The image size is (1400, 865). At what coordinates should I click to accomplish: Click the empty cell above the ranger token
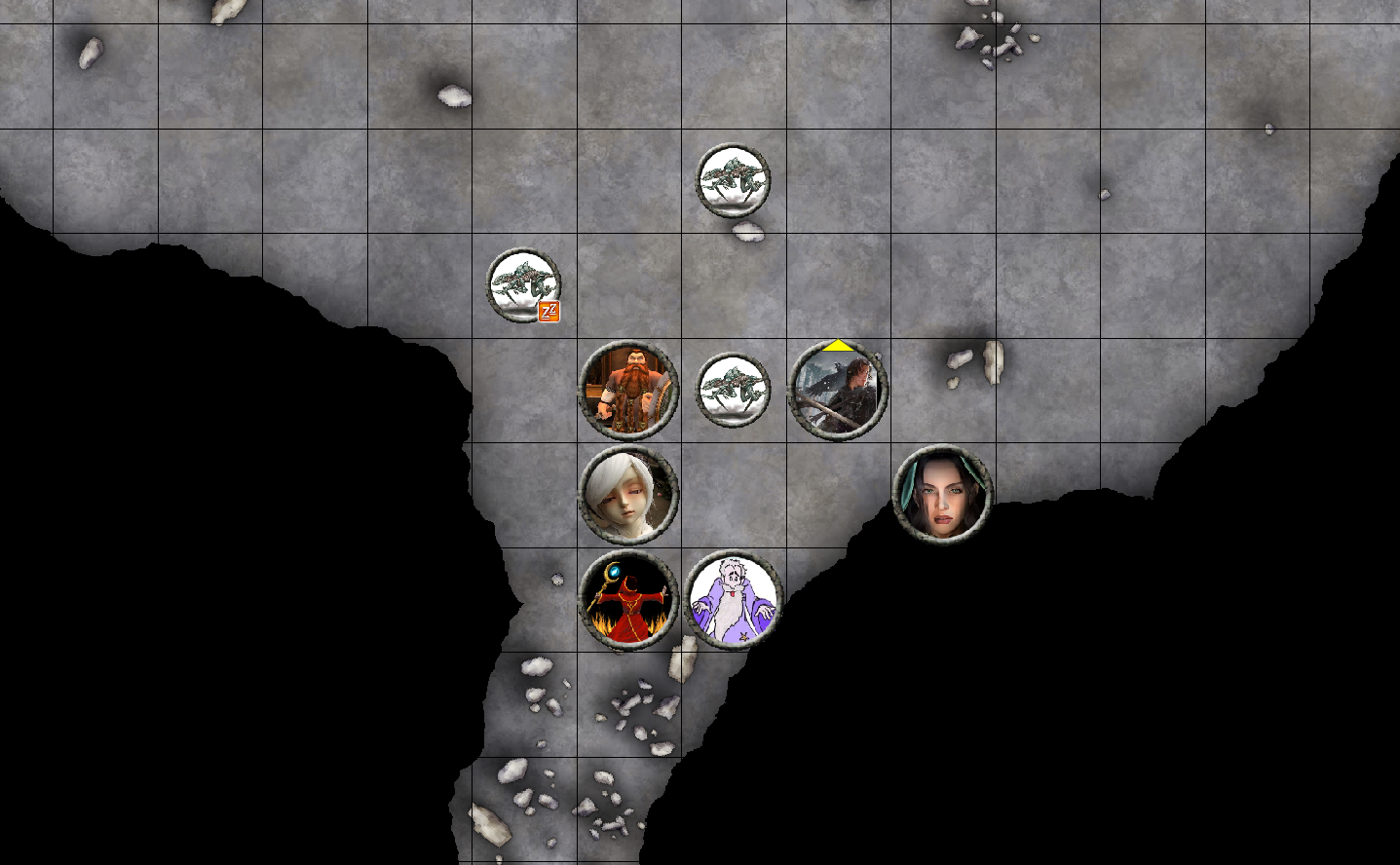838,285
